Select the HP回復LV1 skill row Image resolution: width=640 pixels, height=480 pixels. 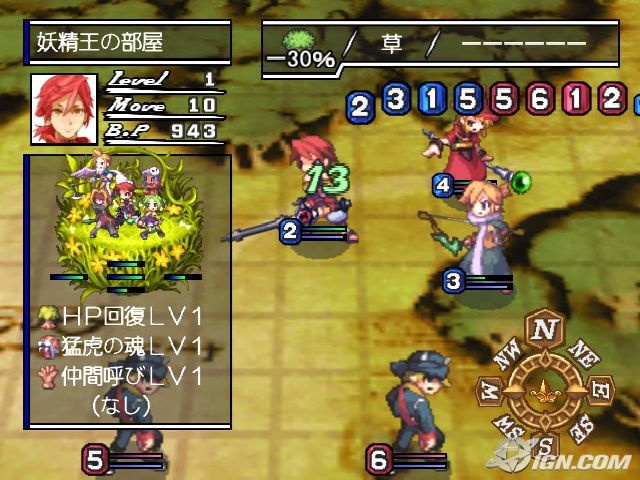pos(132,317)
